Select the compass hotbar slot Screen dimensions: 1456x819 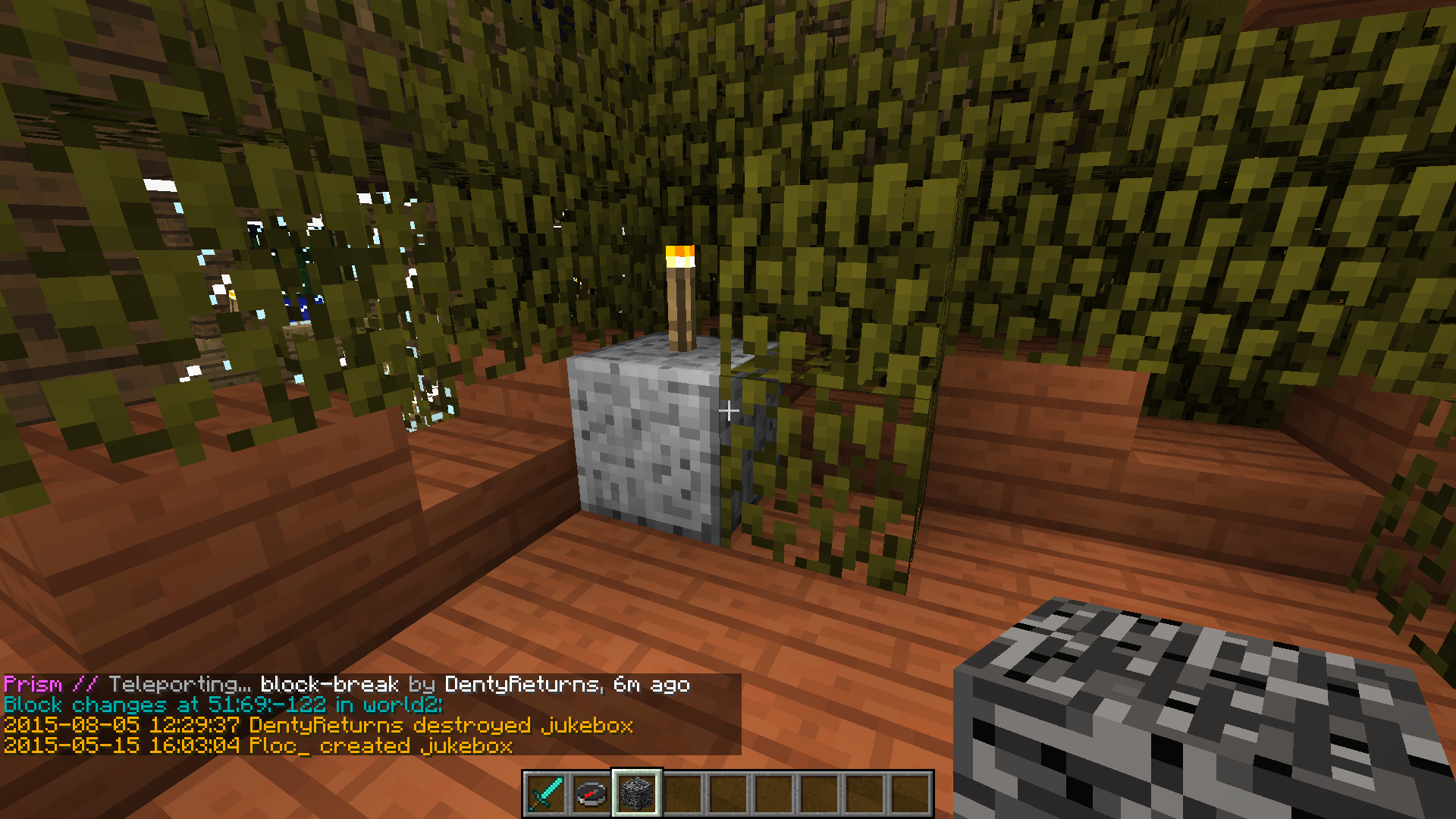coord(591,794)
